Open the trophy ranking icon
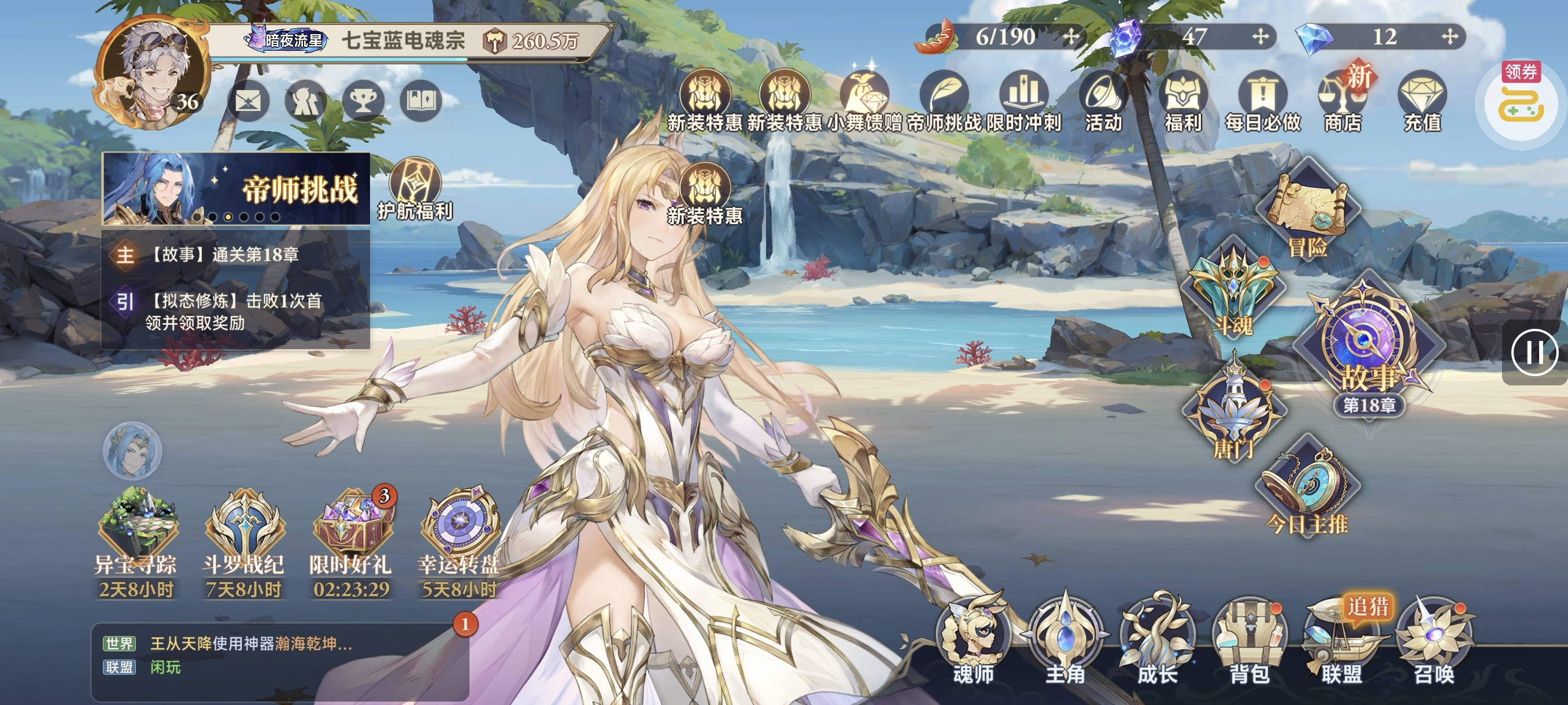Viewport: 1568px width, 705px height. (364, 102)
